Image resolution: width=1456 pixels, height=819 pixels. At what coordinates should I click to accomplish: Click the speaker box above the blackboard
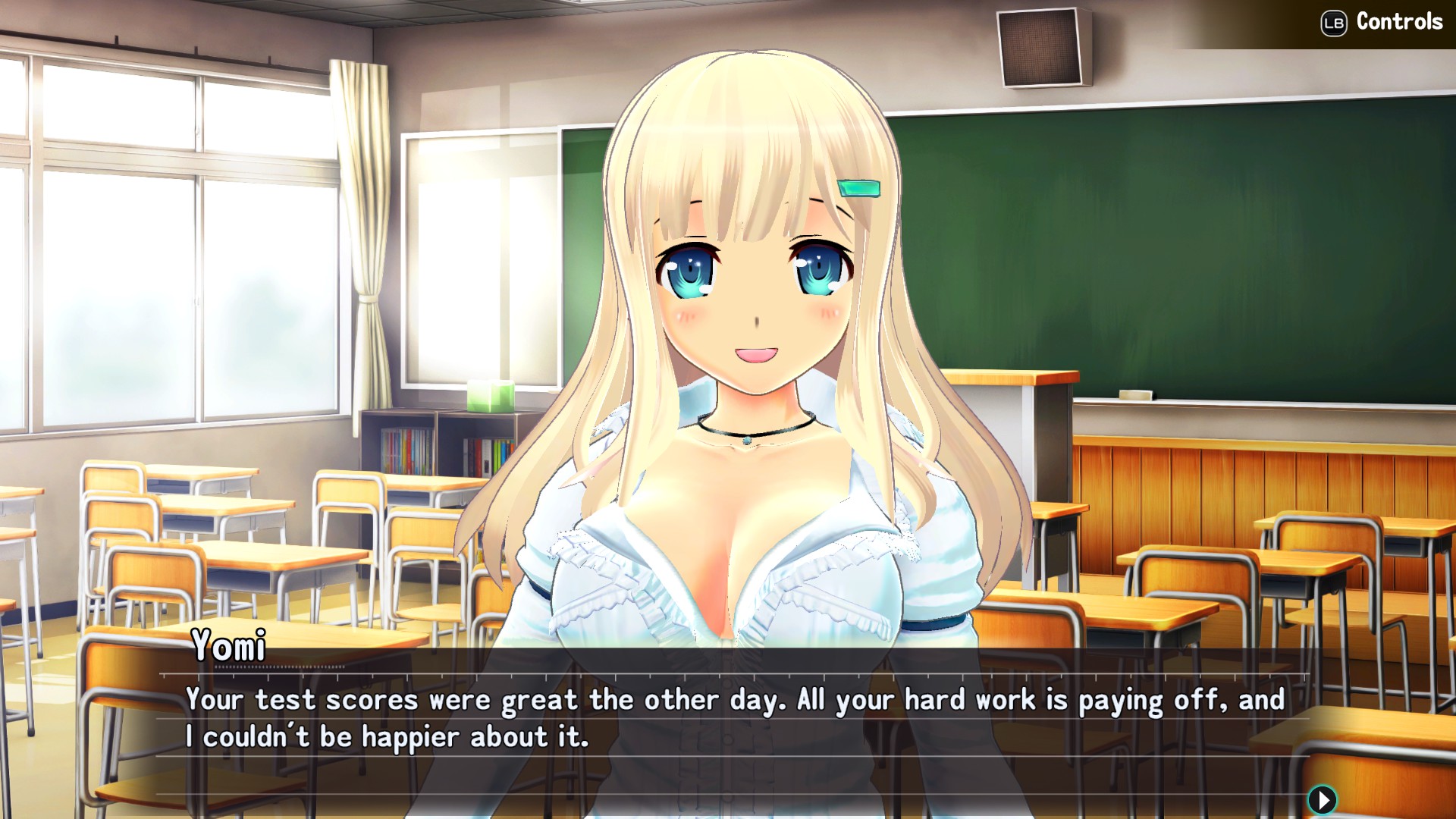pos(1039,45)
